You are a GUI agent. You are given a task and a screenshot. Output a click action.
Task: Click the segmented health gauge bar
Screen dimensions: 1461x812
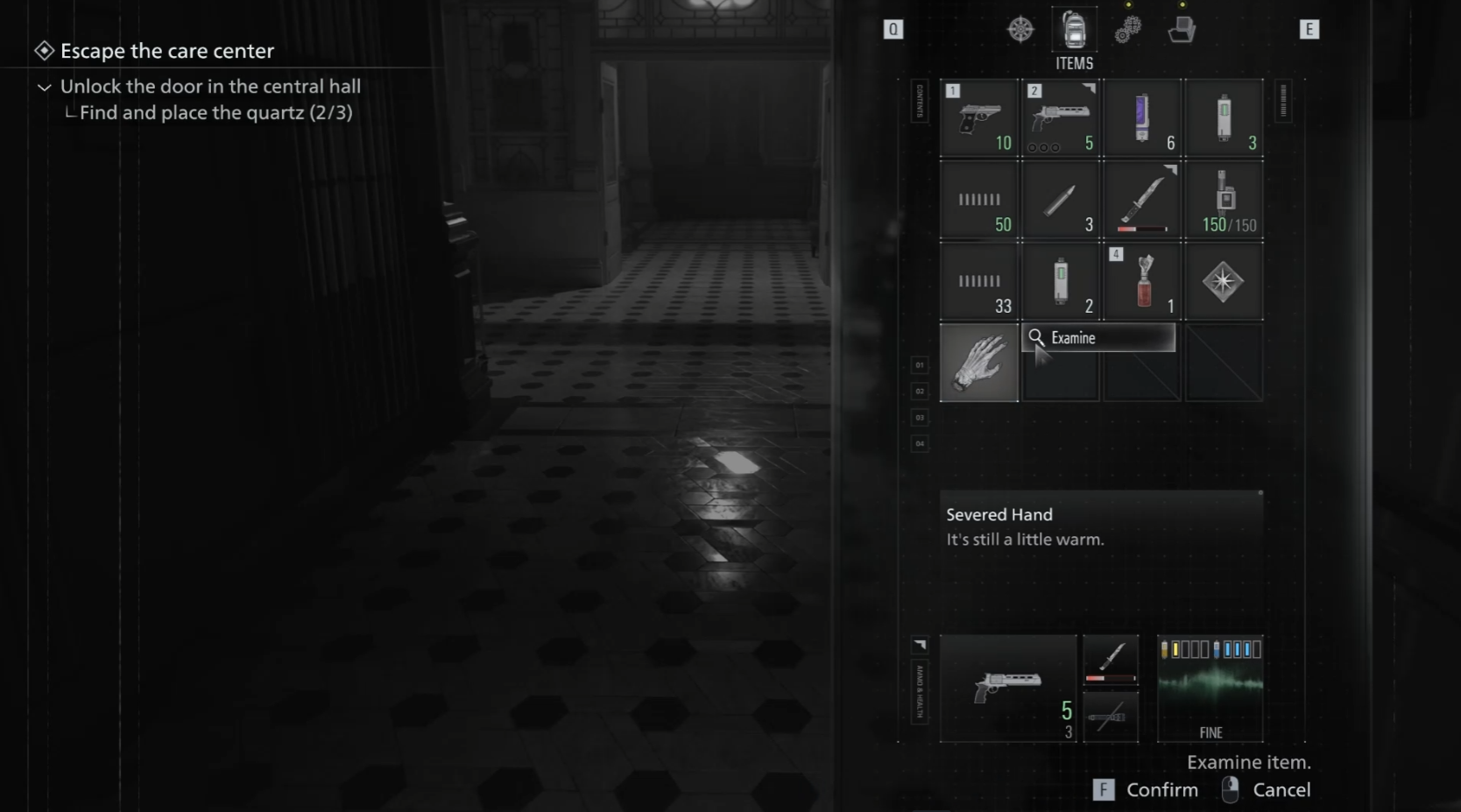click(1211, 649)
